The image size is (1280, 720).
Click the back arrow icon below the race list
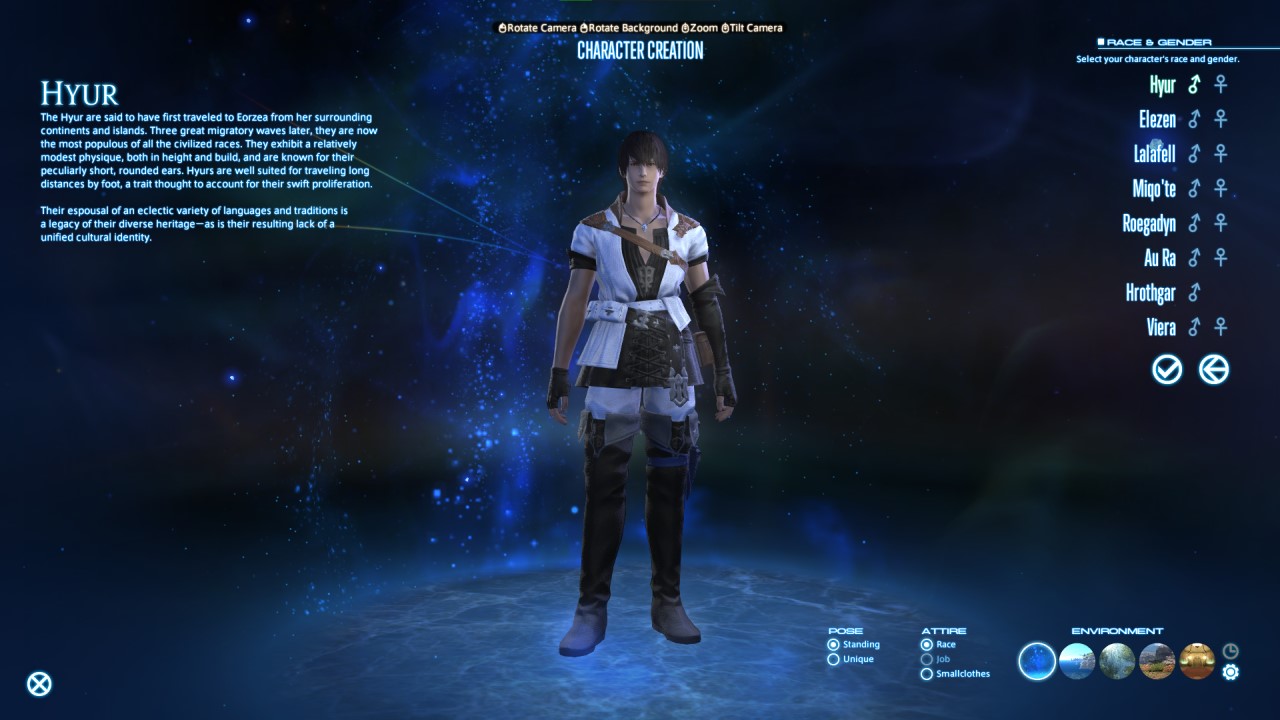(1213, 369)
